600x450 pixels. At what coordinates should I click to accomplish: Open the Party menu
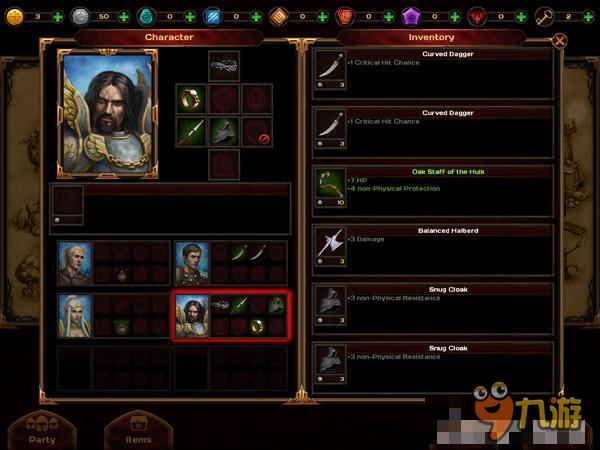[42, 431]
